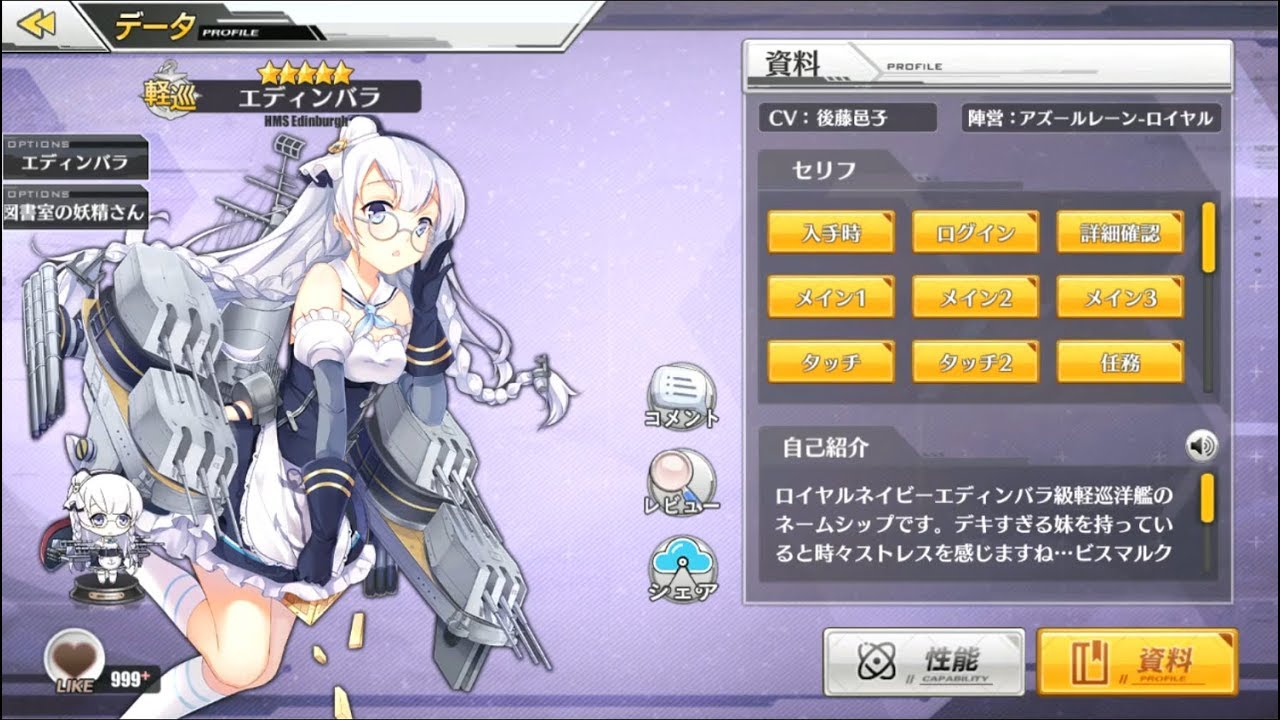Go back using the yellow double-arrow button

click(37, 24)
